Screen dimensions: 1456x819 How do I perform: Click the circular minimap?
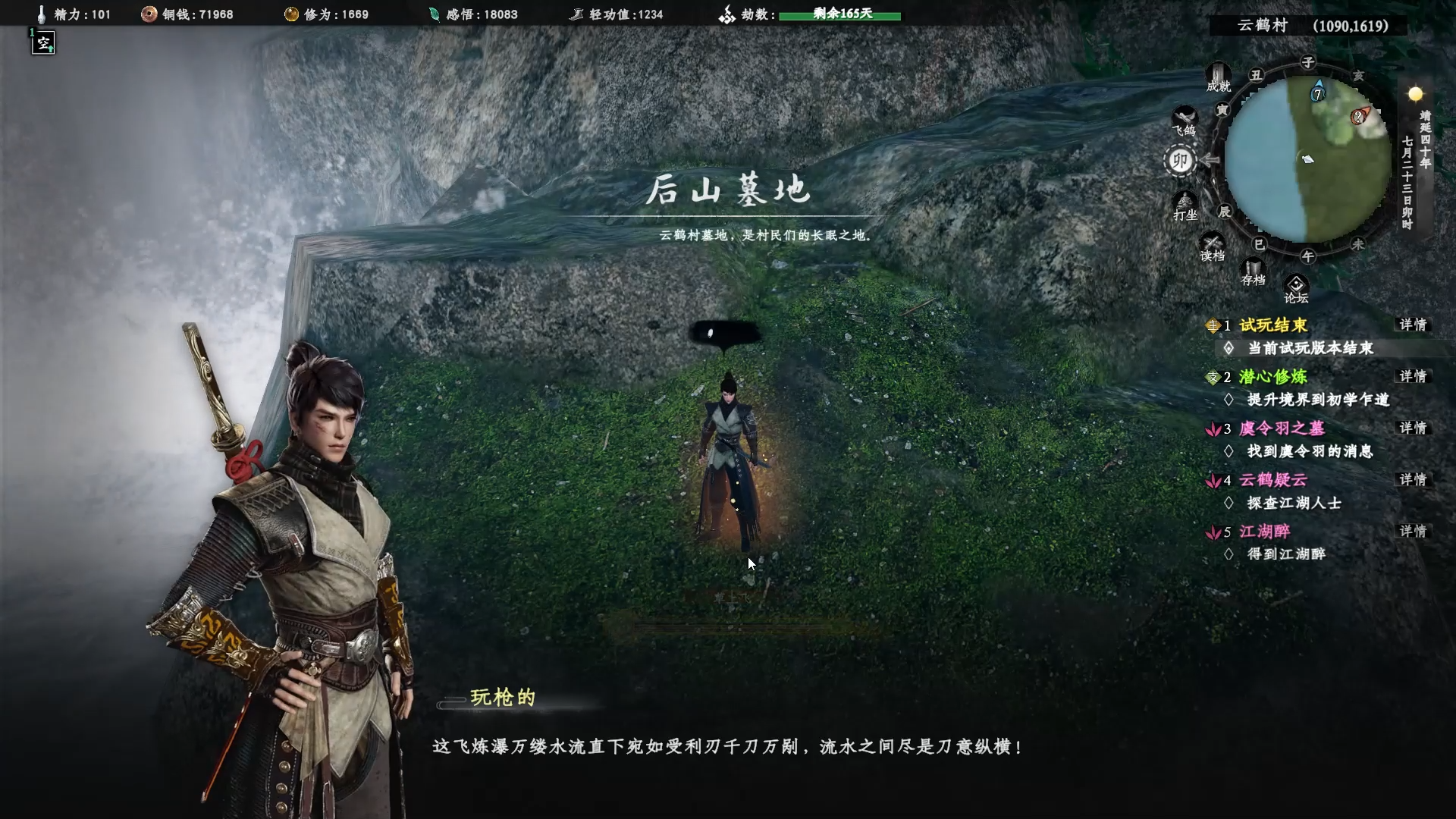(1307, 159)
